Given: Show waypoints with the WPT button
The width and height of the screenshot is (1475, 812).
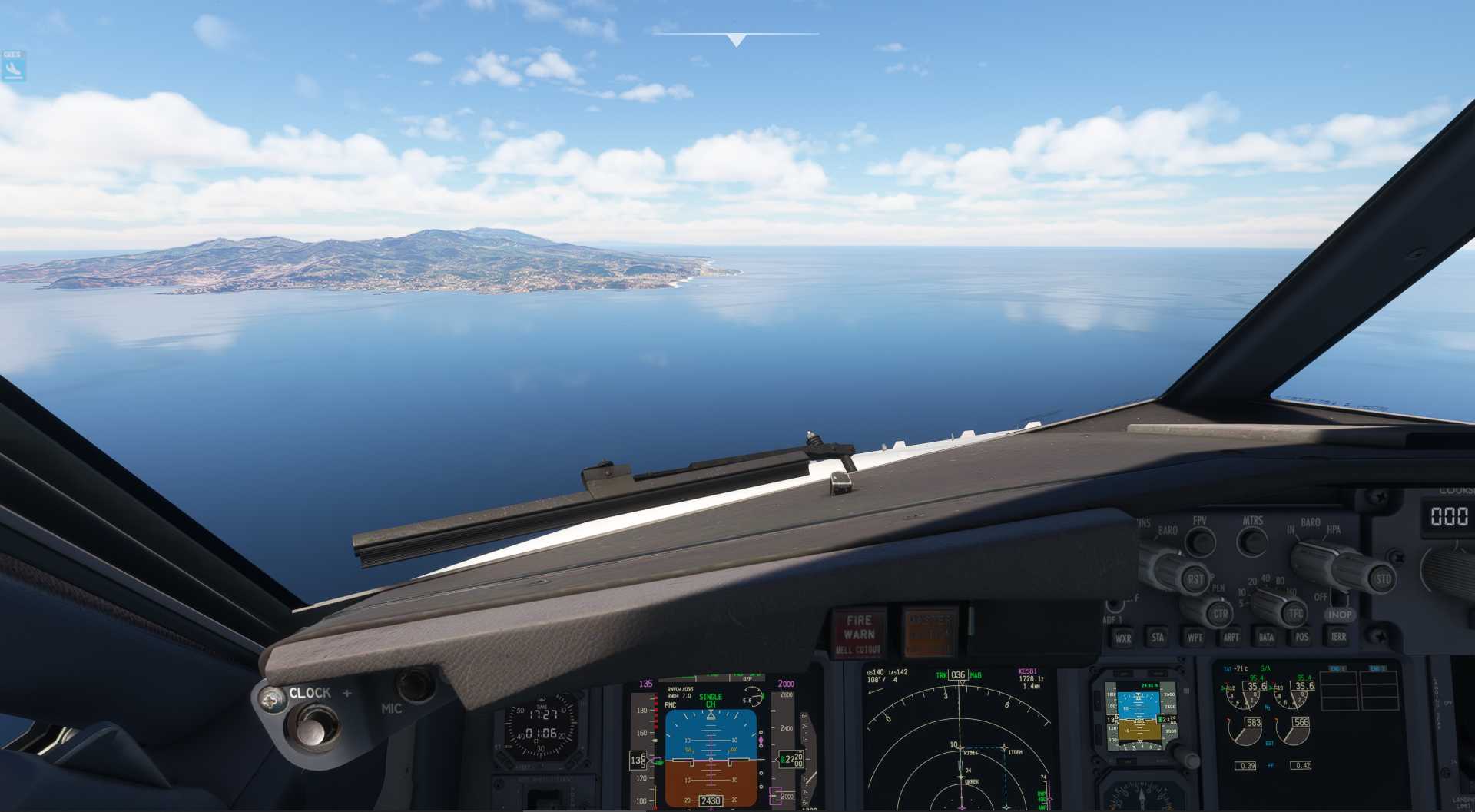Looking at the screenshot, I should click(x=1195, y=637).
